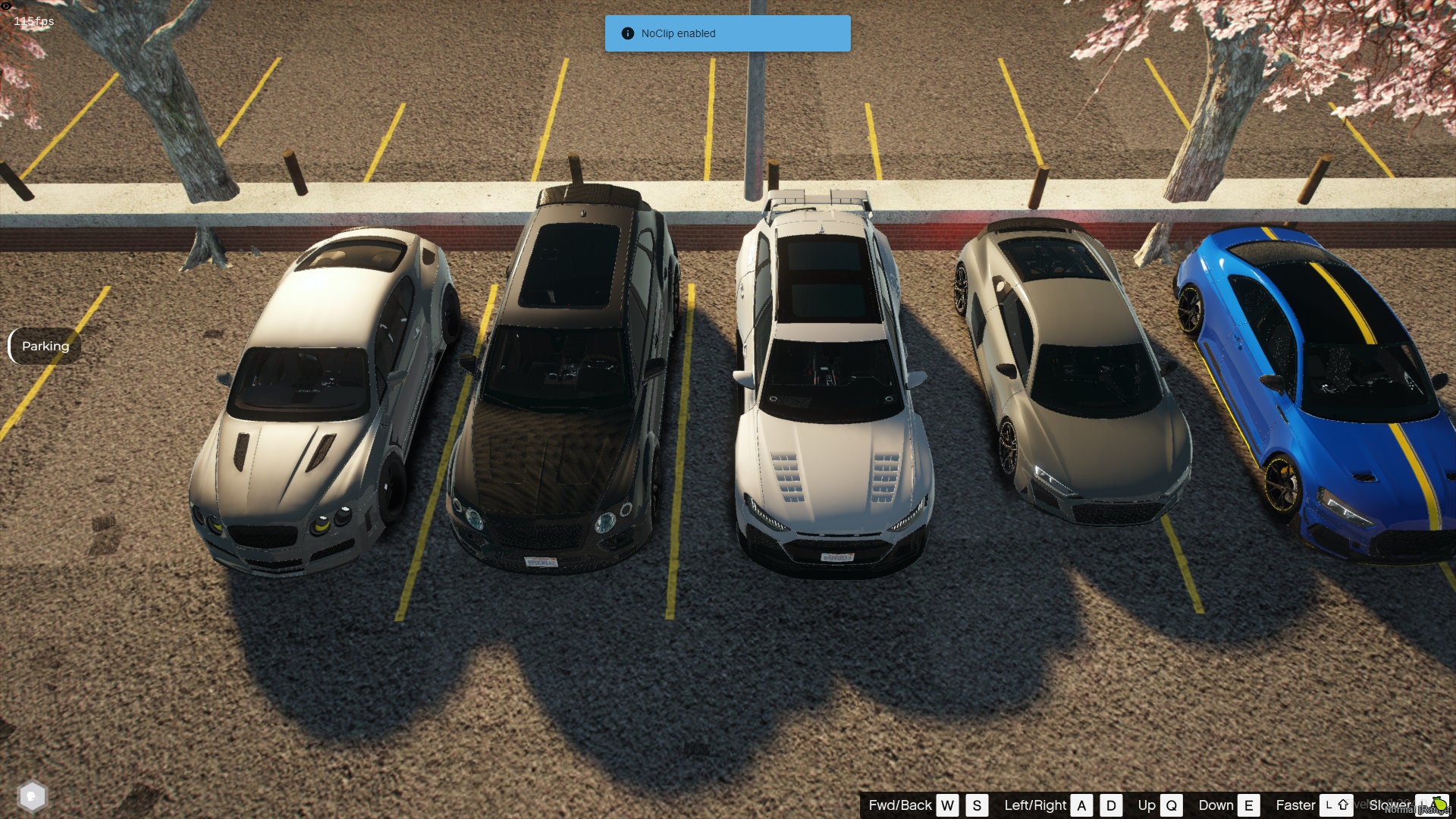Click the info icon on the NoClip notification
This screenshot has height=819, width=1456.
coord(627,33)
